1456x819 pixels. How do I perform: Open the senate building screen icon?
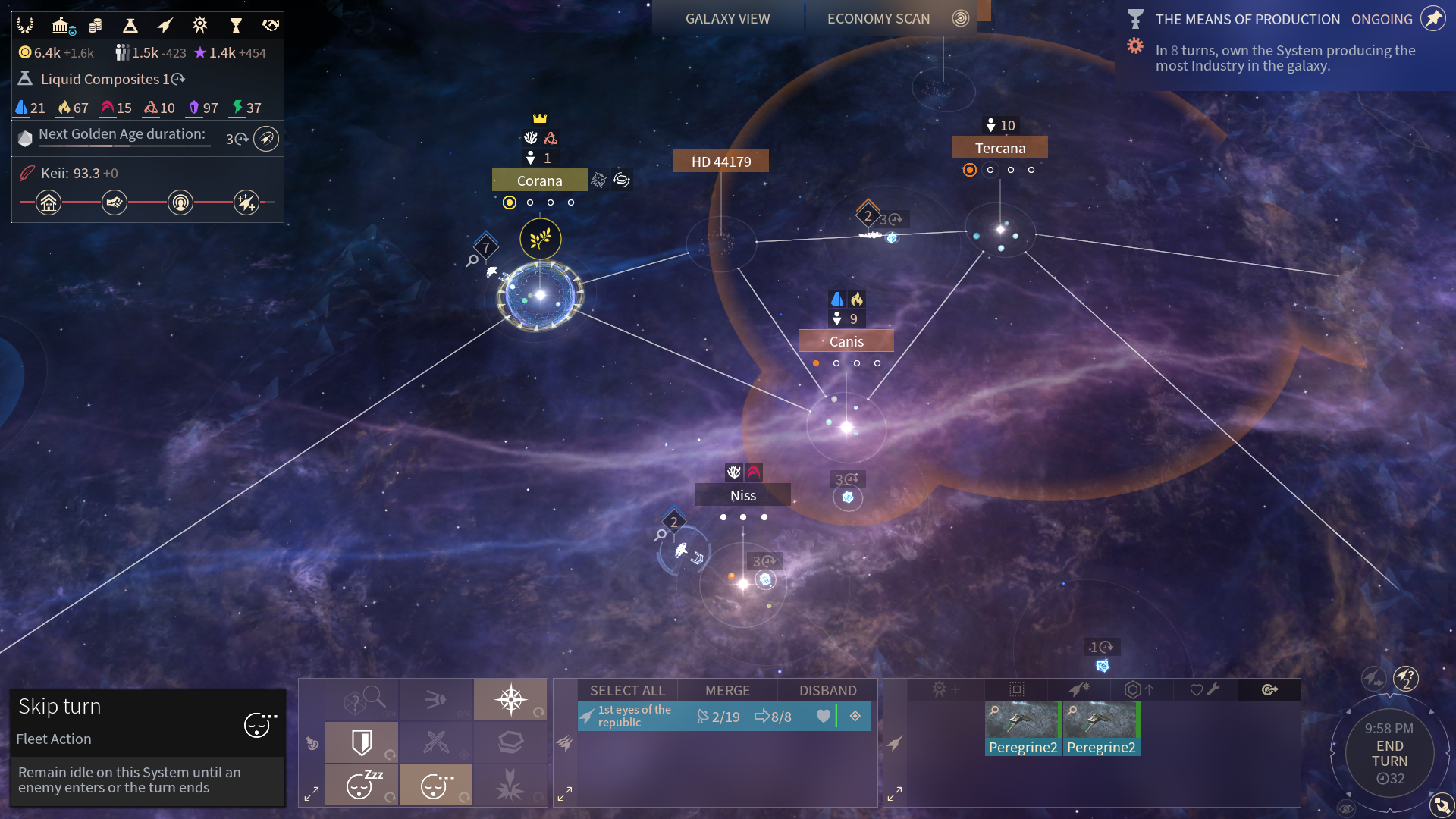click(61, 27)
